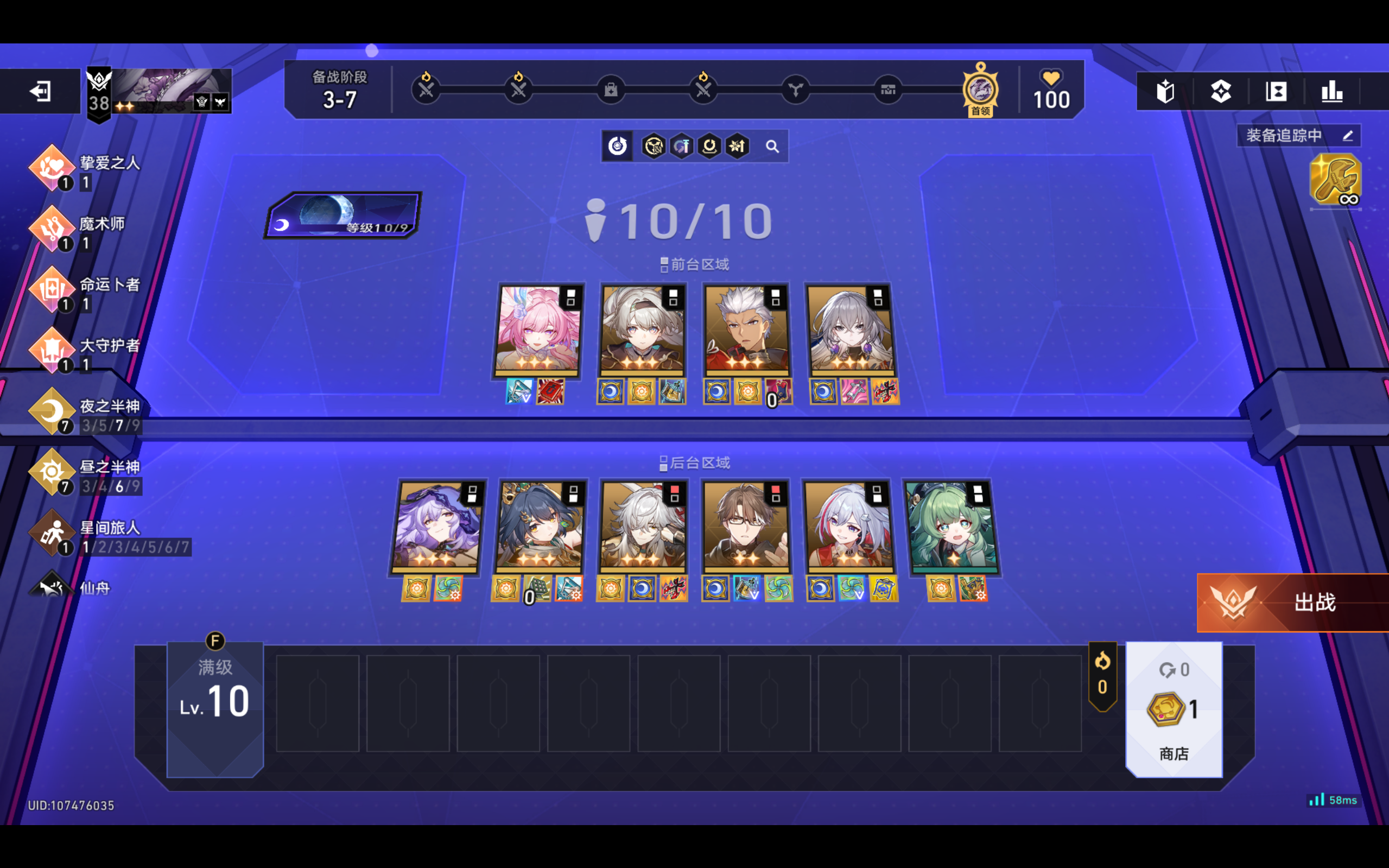
Task: Open the blessings panel icon at top right
Action: (1221, 91)
